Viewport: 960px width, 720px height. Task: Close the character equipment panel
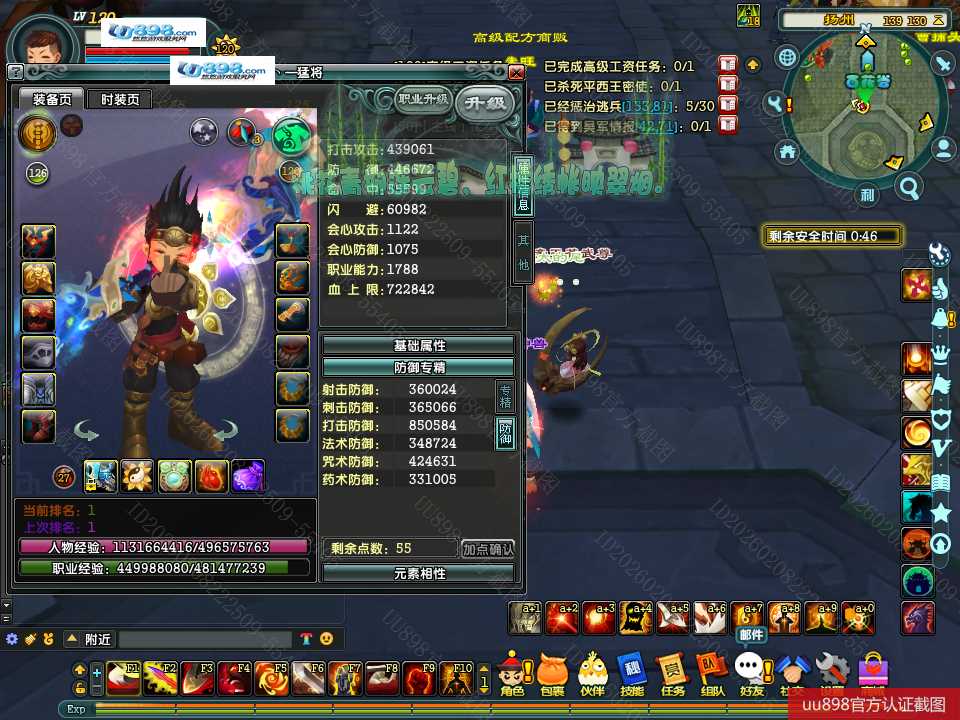[x=516, y=73]
